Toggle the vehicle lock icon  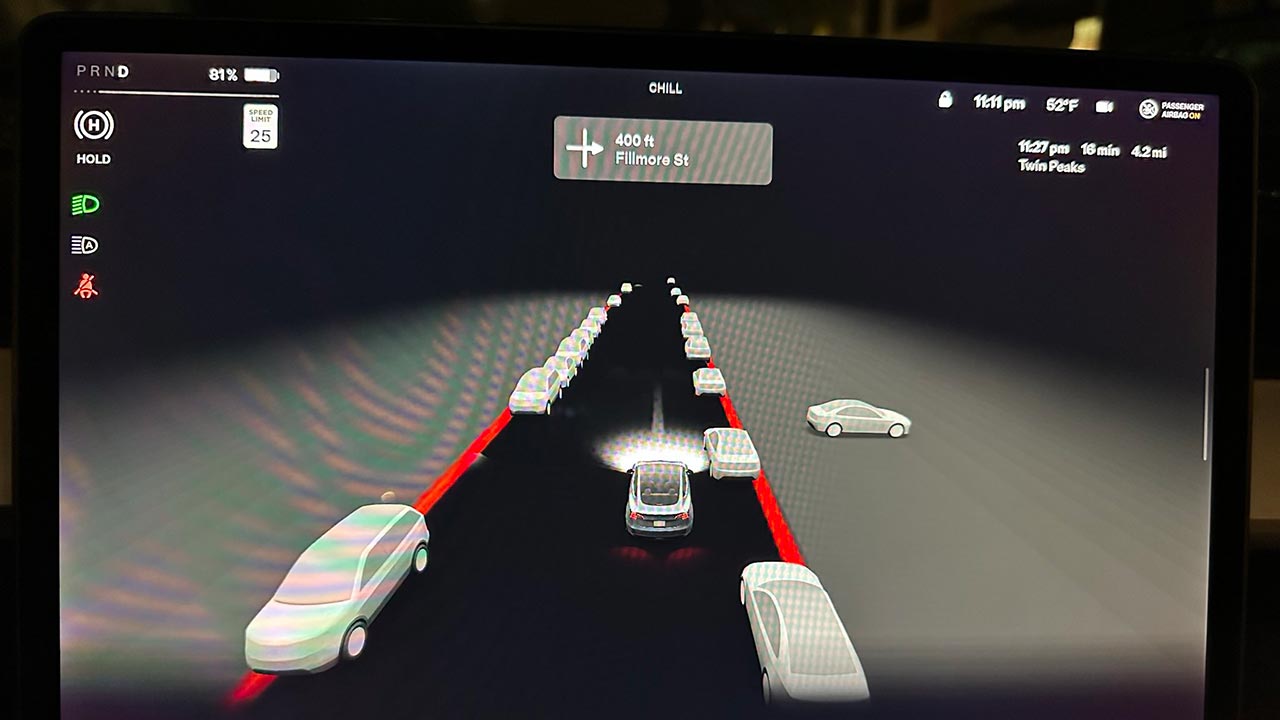pos(944,102)
